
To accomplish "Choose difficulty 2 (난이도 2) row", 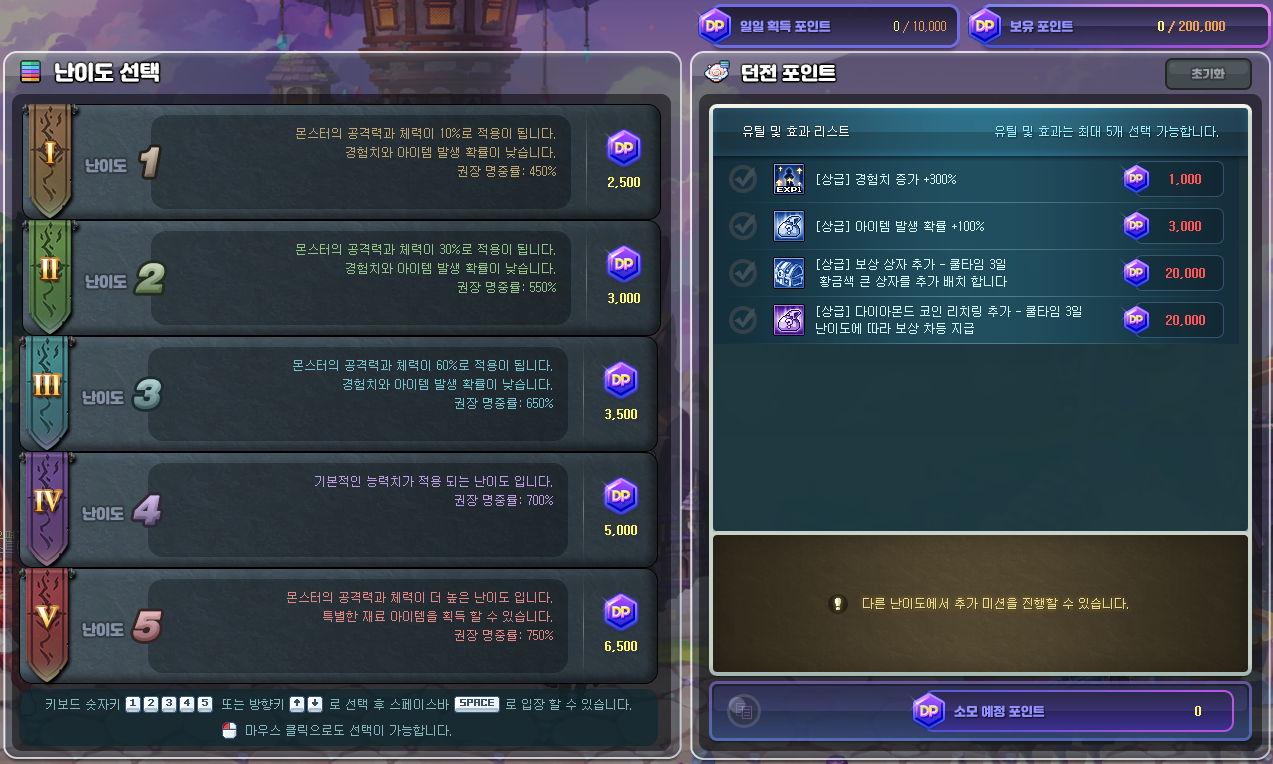I will pos(340,278).
